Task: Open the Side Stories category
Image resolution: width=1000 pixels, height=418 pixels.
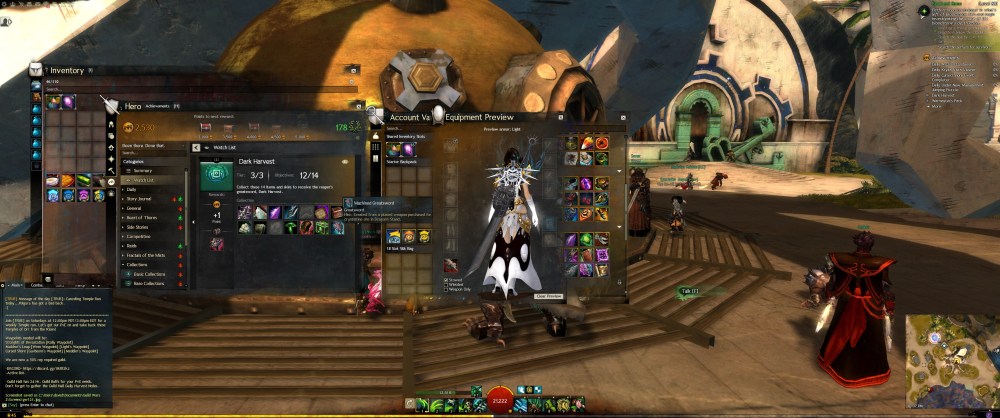Action: 139,227
